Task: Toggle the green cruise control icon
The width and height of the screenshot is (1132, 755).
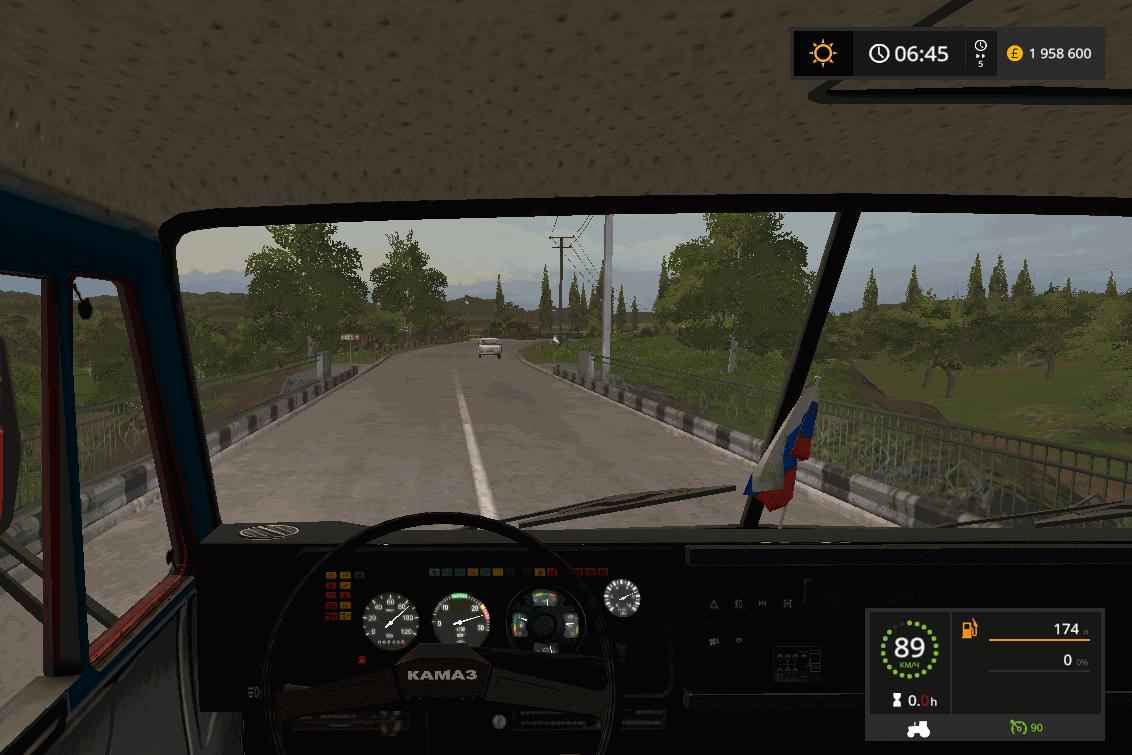Action: [1019, 727]
